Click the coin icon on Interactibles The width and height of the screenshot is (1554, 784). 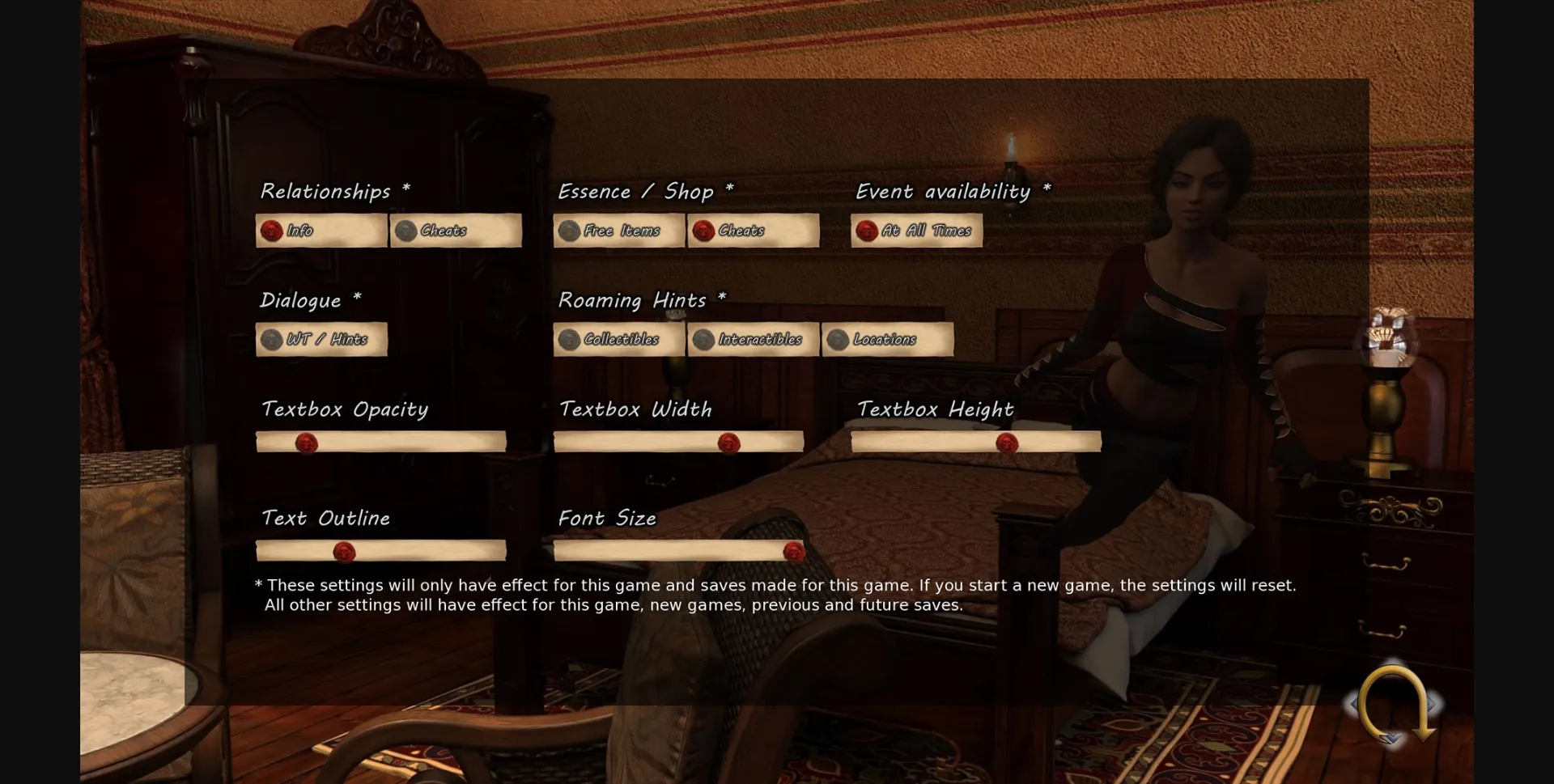pyautogui.click(x=703, y=339)
